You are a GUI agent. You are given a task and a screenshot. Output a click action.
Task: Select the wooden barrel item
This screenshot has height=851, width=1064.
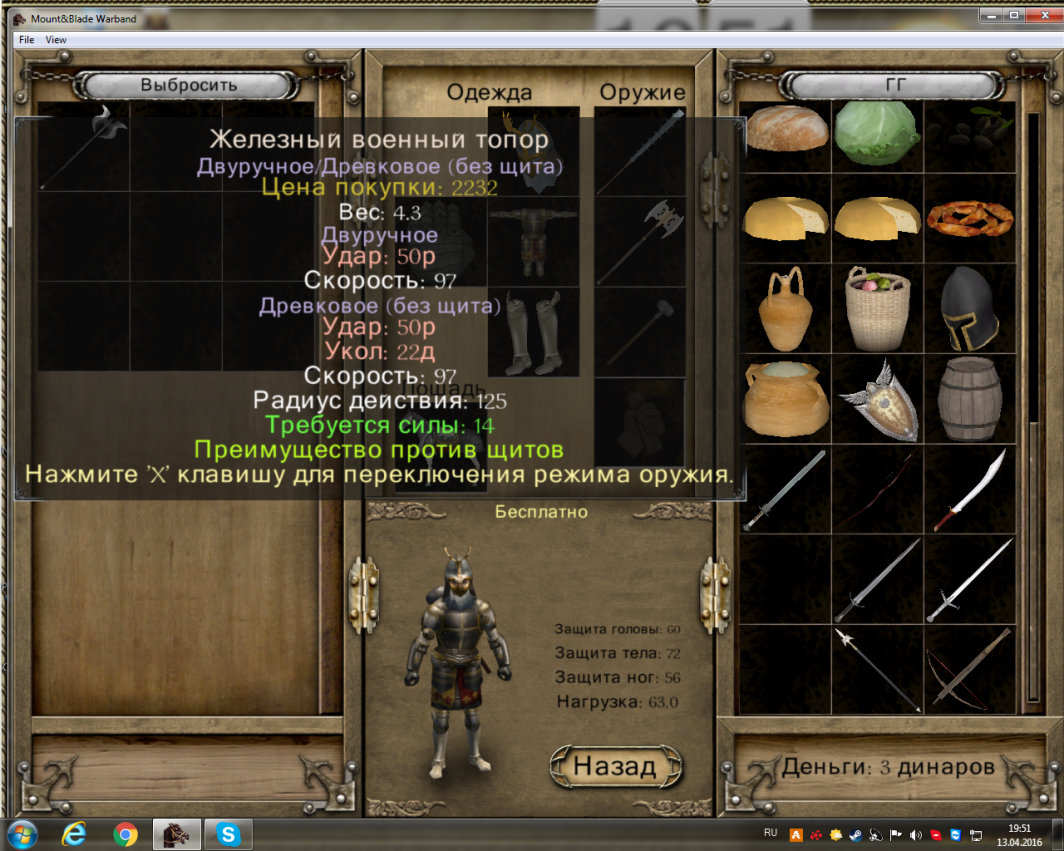click(968, 399)
